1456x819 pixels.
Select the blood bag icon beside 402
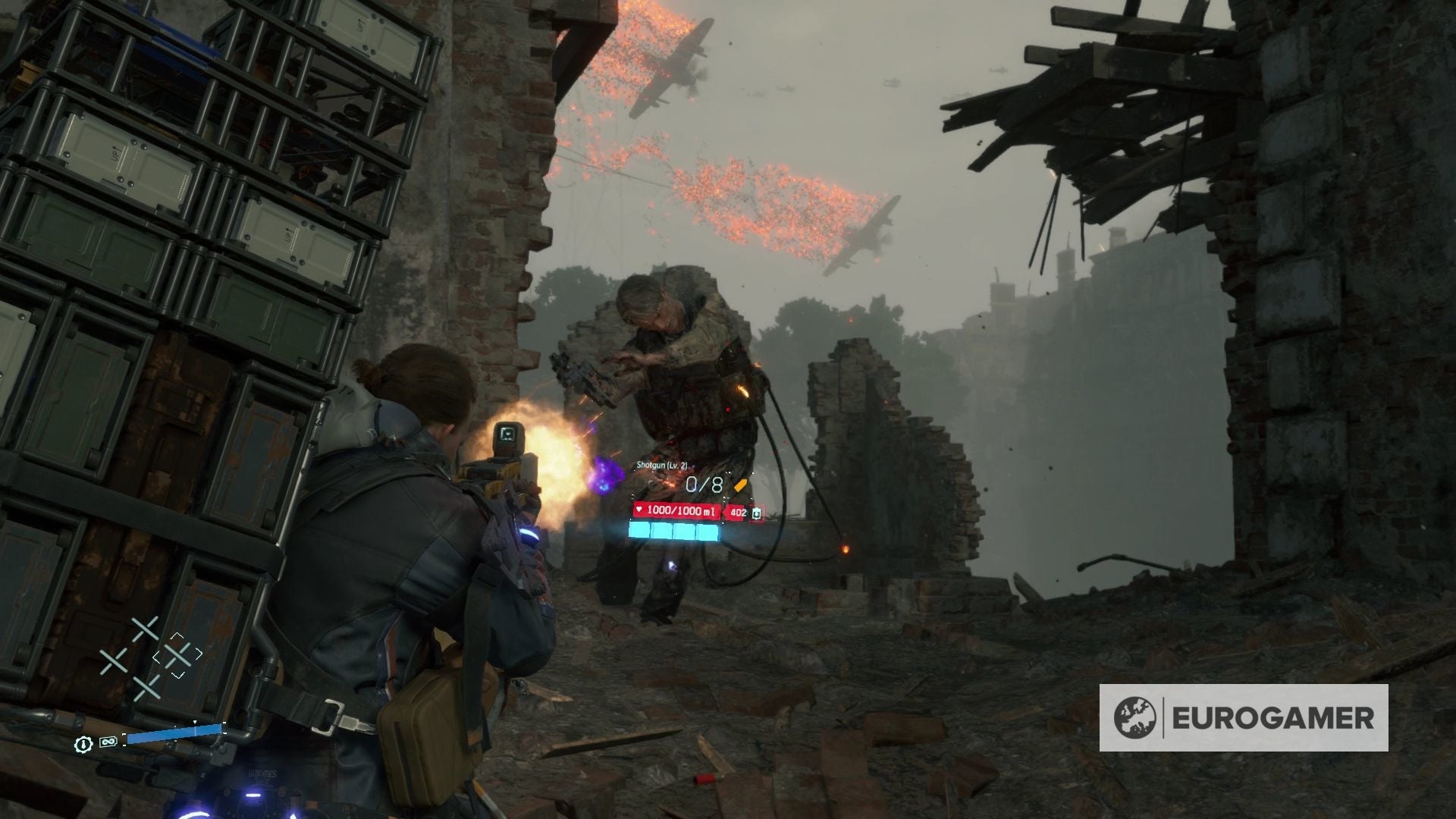click(x=756, y=513)
